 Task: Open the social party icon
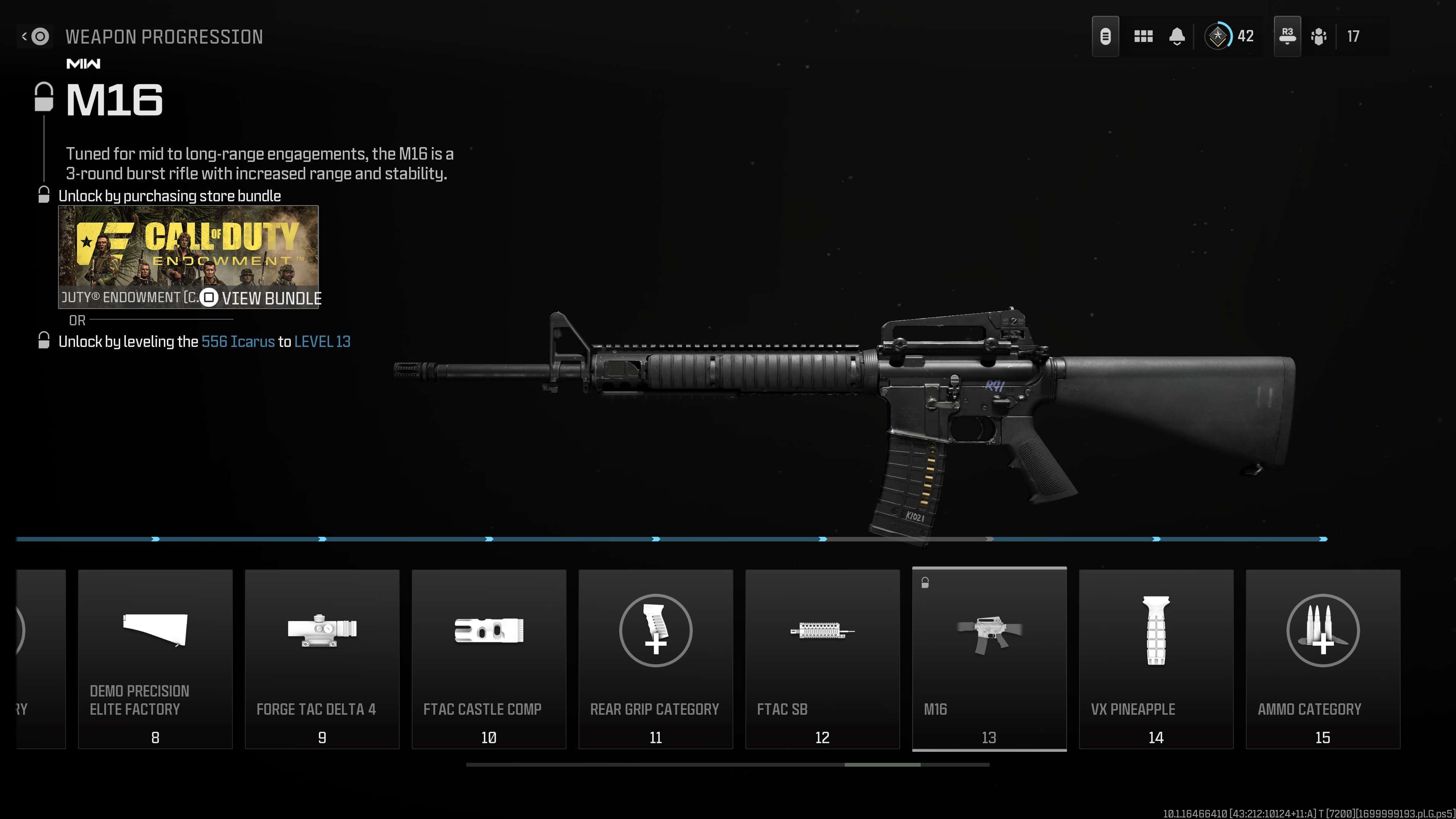[1319, 37]
